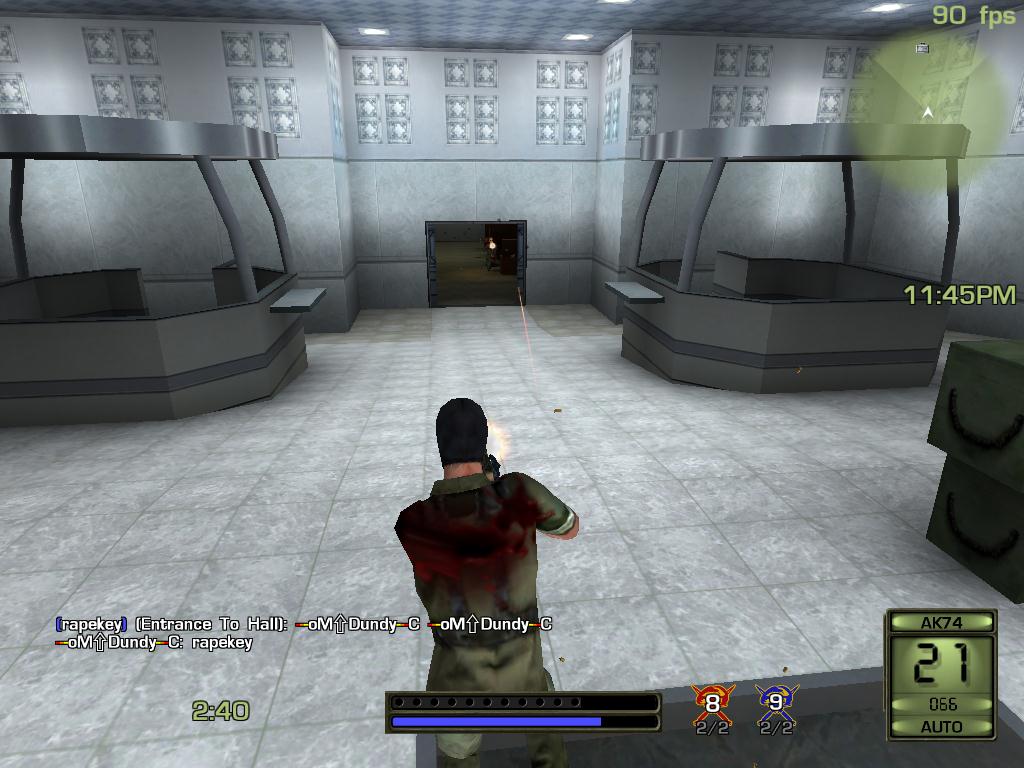Viewport: 1024px width, 768px height.
Task: Select the AK74 weapon label
Action: [941, 622]
